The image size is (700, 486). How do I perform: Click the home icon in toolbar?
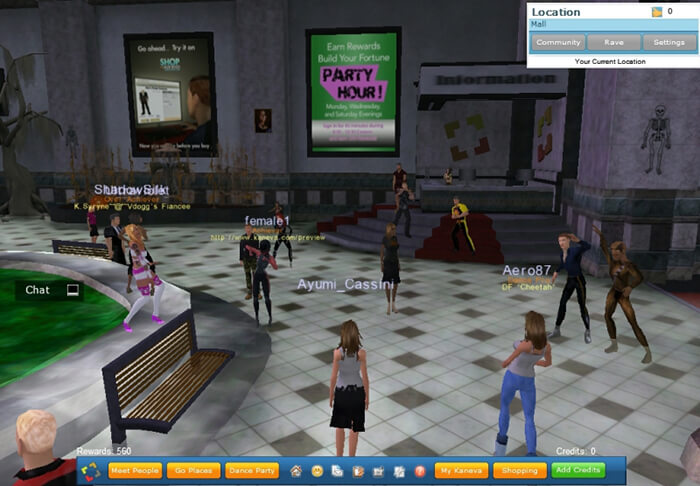pos(296,470)
